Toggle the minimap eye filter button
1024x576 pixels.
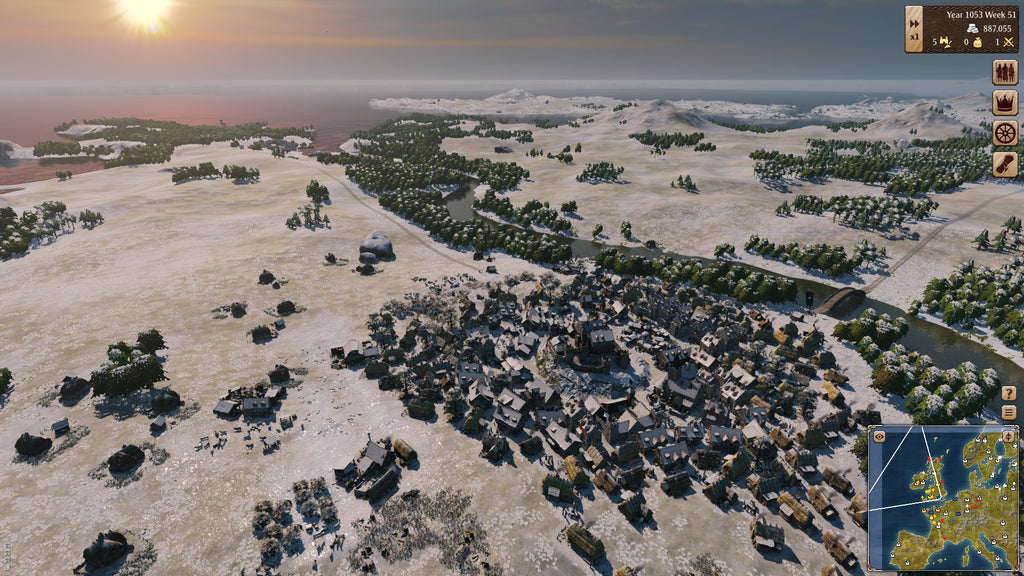tap(879, 436)
